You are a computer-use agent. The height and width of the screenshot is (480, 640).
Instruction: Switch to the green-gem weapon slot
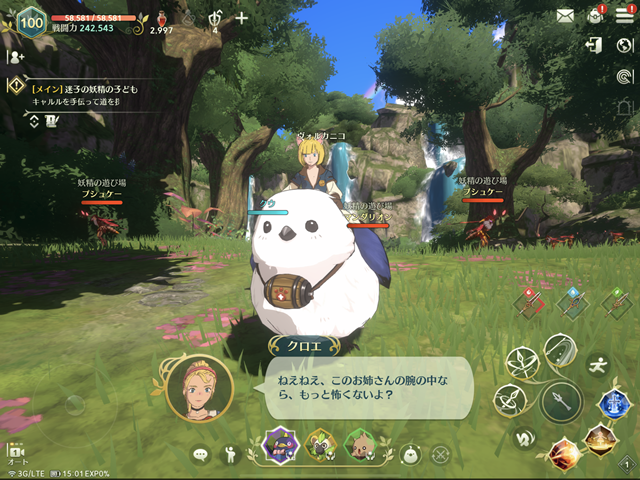[615, 304]
